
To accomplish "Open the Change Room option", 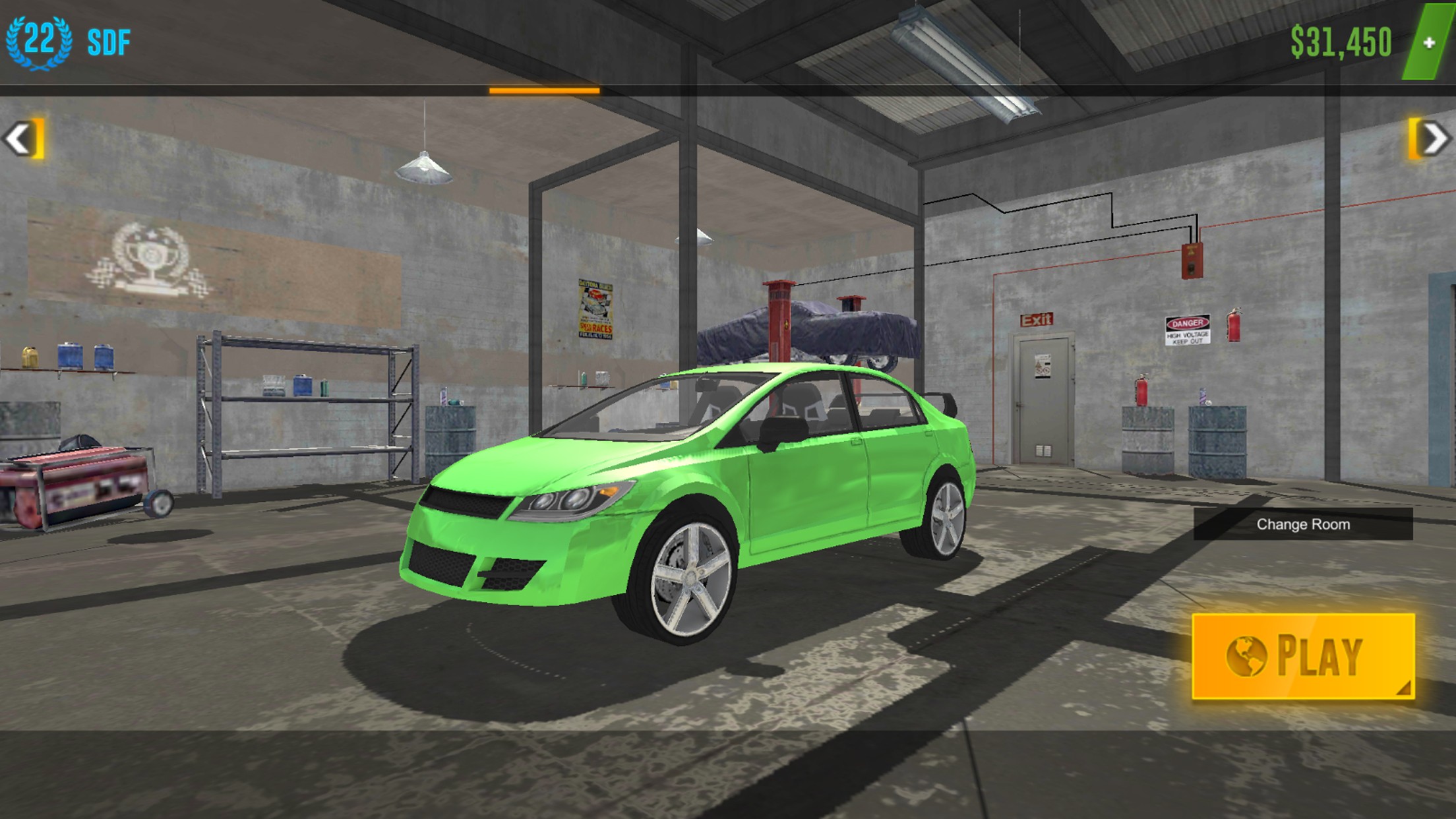I will (x=1302, y=524).
